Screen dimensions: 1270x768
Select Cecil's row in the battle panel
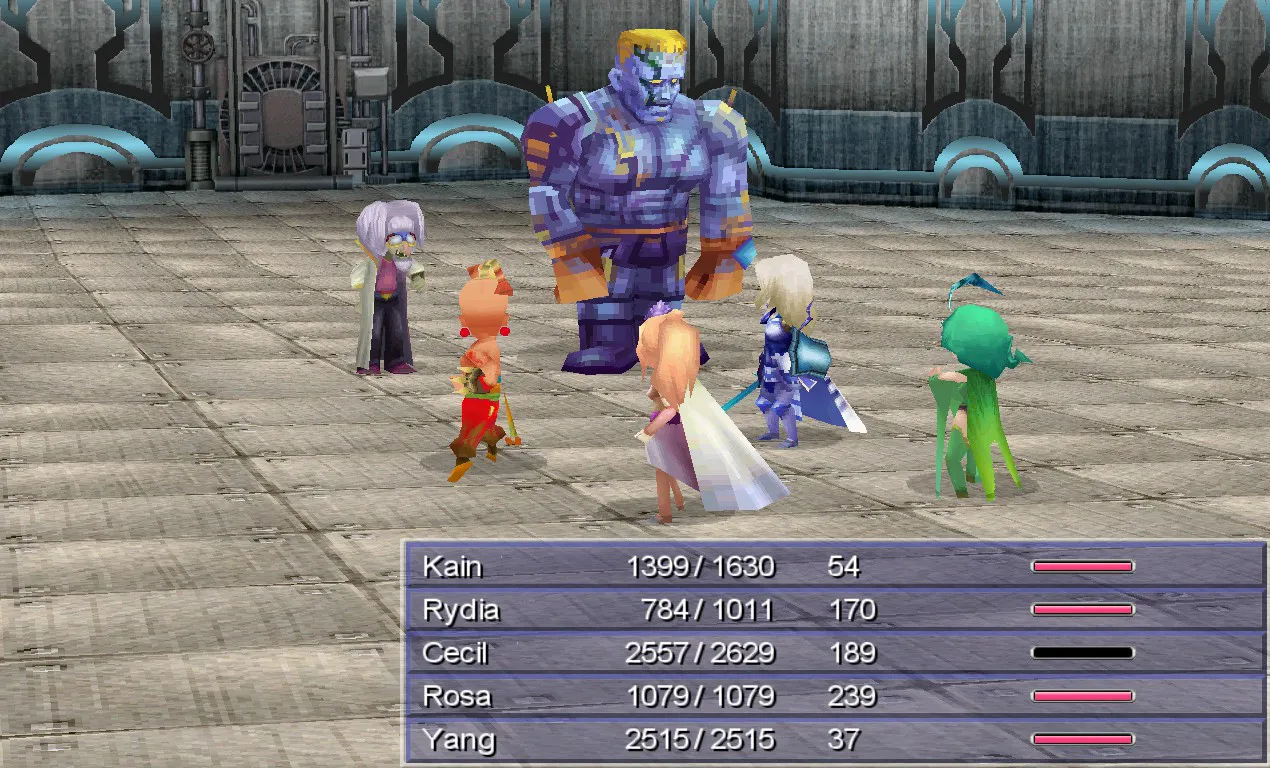click(x=835, y=653)
